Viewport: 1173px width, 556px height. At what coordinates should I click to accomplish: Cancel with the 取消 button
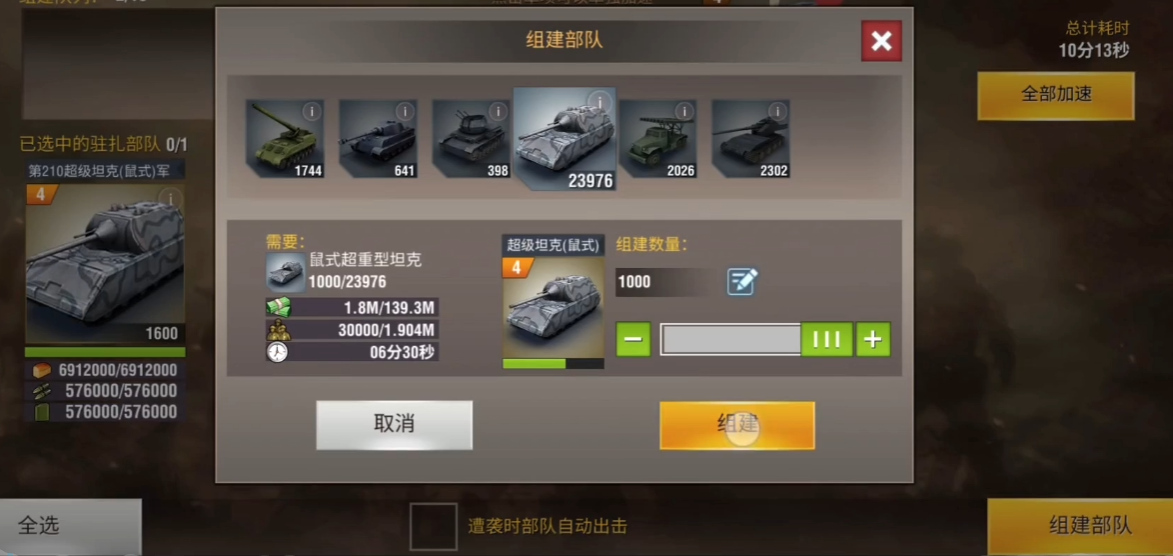394,425
